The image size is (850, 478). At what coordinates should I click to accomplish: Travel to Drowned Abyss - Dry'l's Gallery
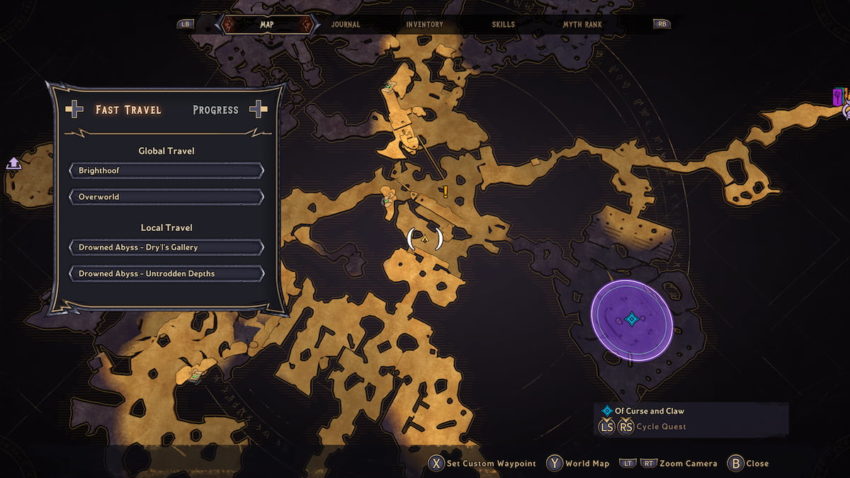[166, 247]
